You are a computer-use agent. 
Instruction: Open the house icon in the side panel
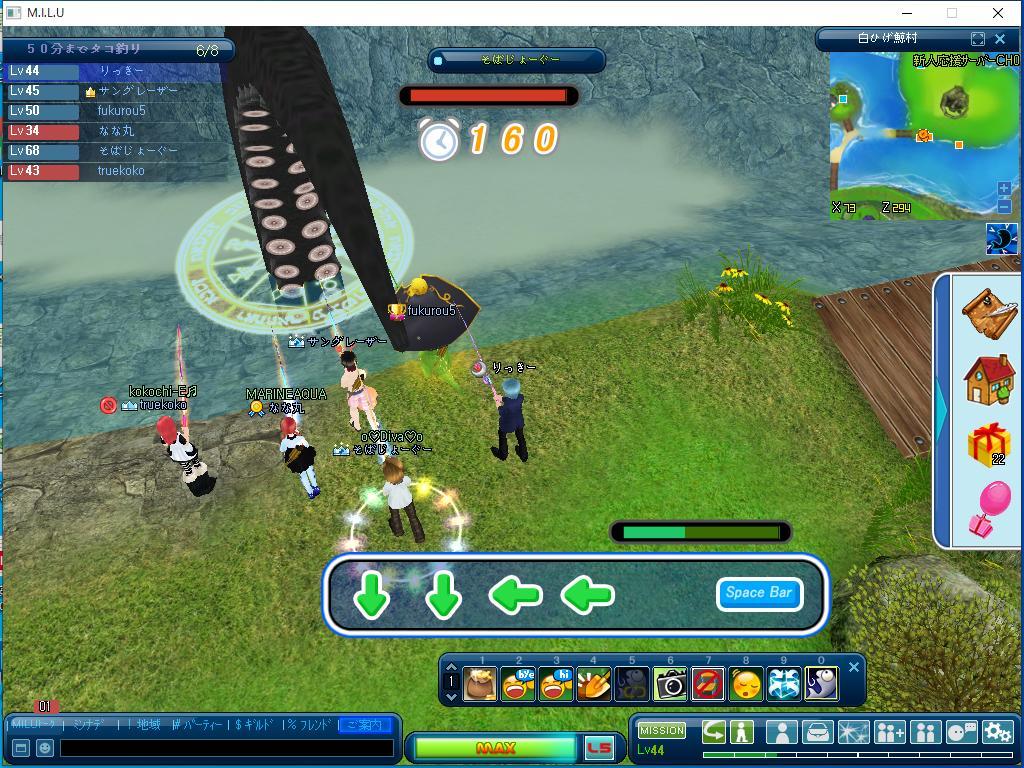(x=989, y=379)
